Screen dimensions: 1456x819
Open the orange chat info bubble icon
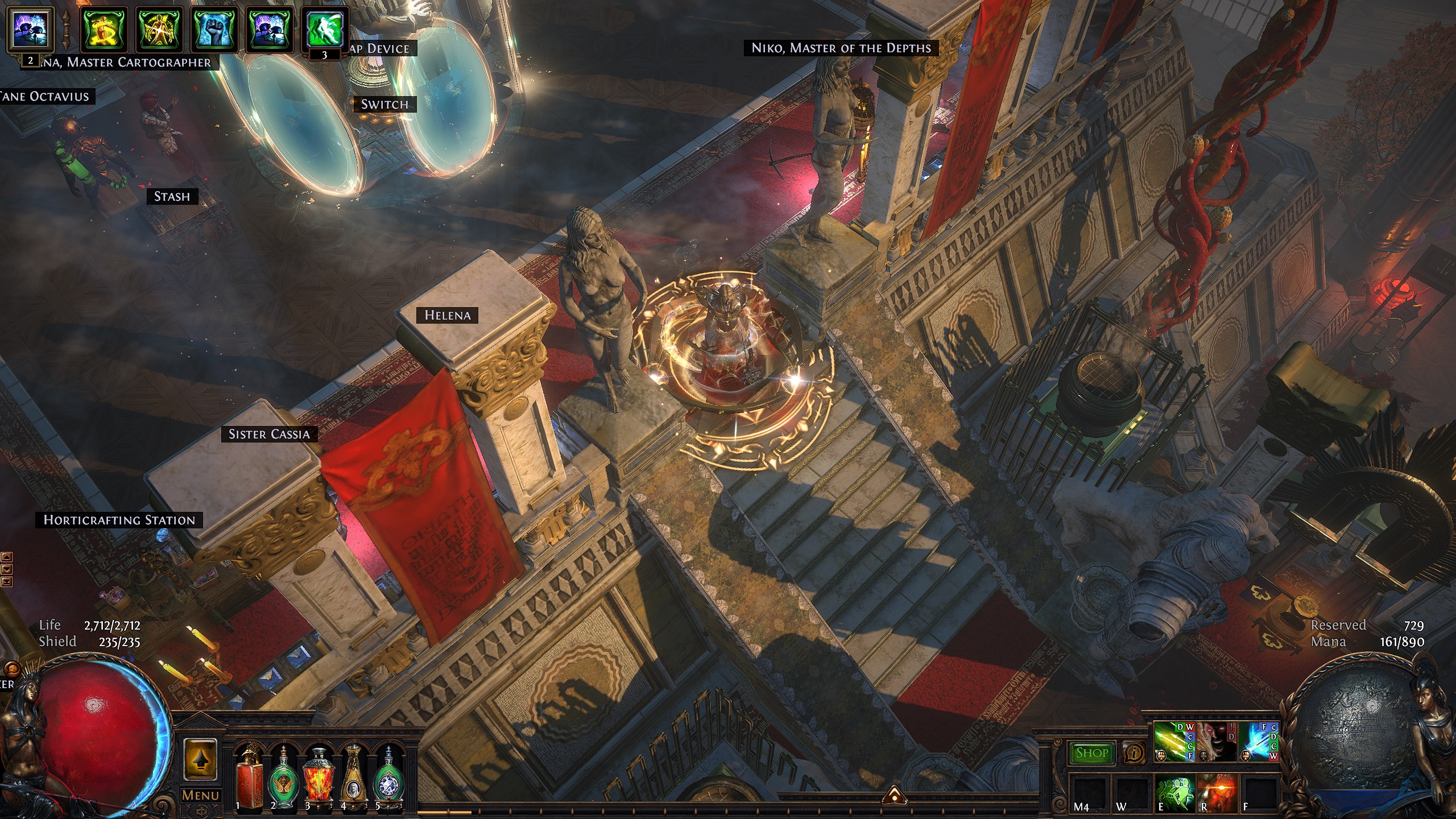point(1134,753)
